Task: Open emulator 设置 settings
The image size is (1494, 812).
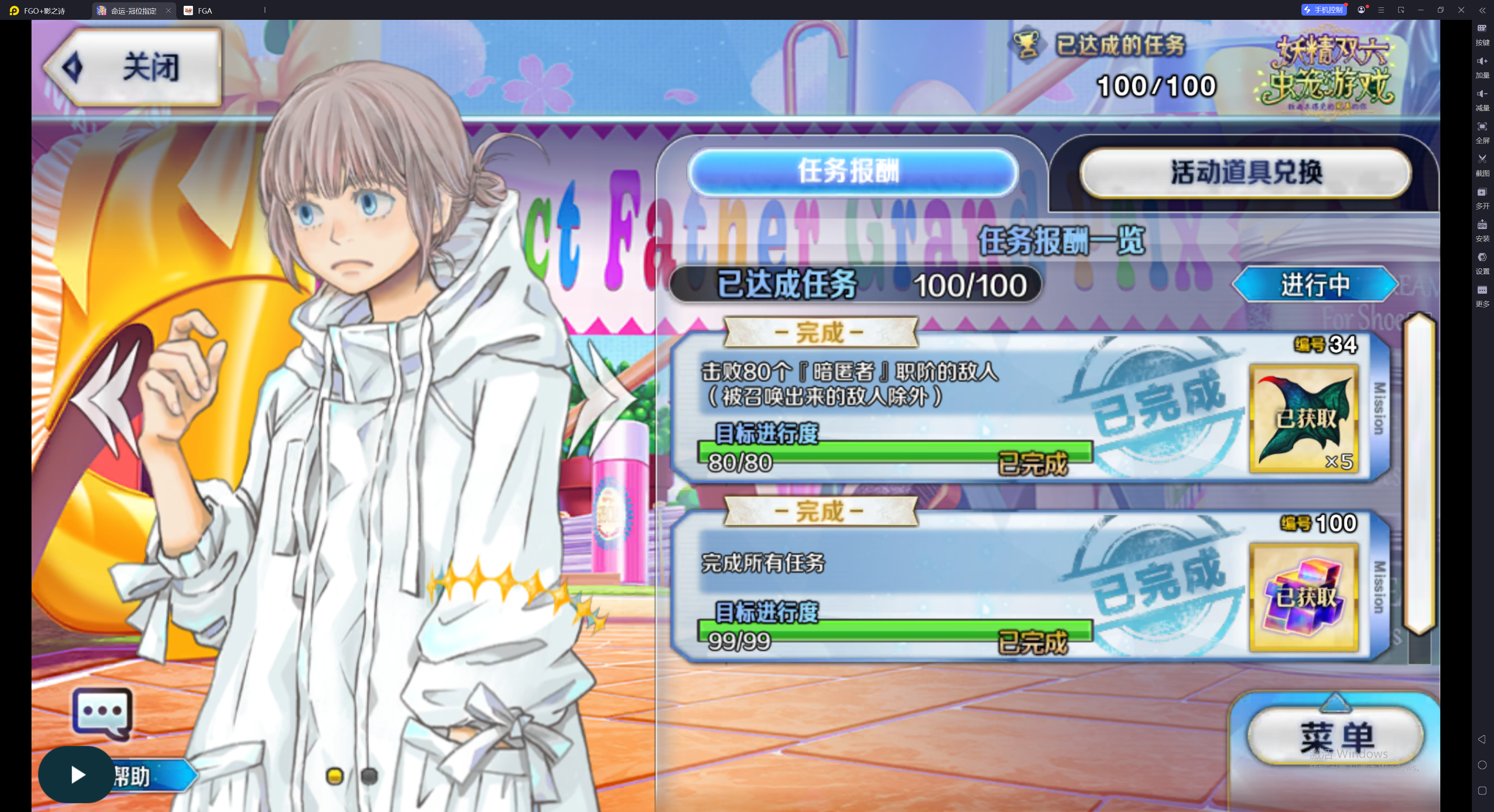Action: pos(1482,261)
